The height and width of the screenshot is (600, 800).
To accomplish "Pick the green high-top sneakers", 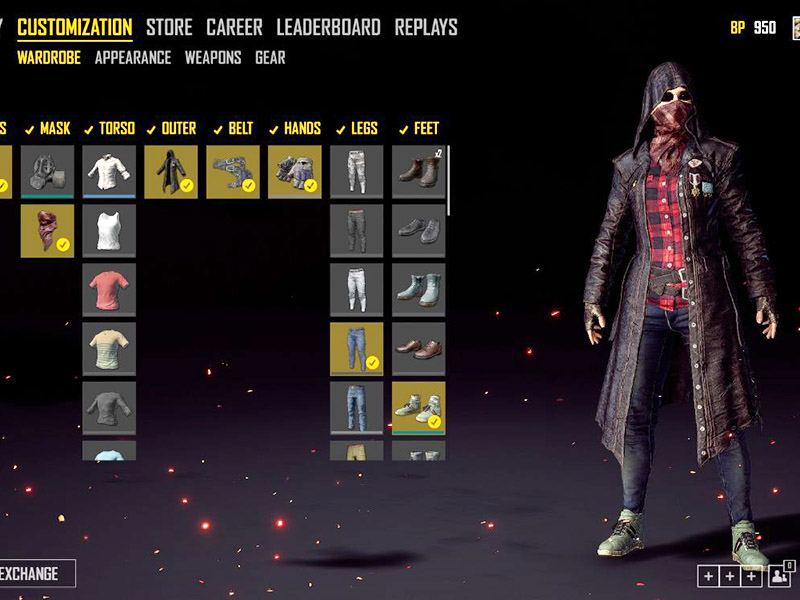I will pos(419,407).
